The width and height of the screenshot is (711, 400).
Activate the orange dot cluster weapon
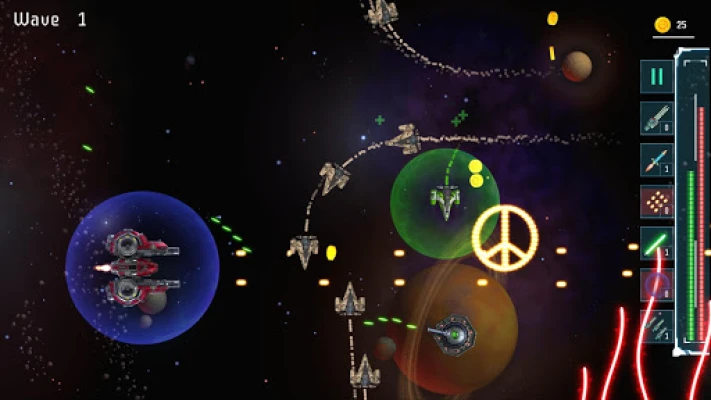coord(656,202)
